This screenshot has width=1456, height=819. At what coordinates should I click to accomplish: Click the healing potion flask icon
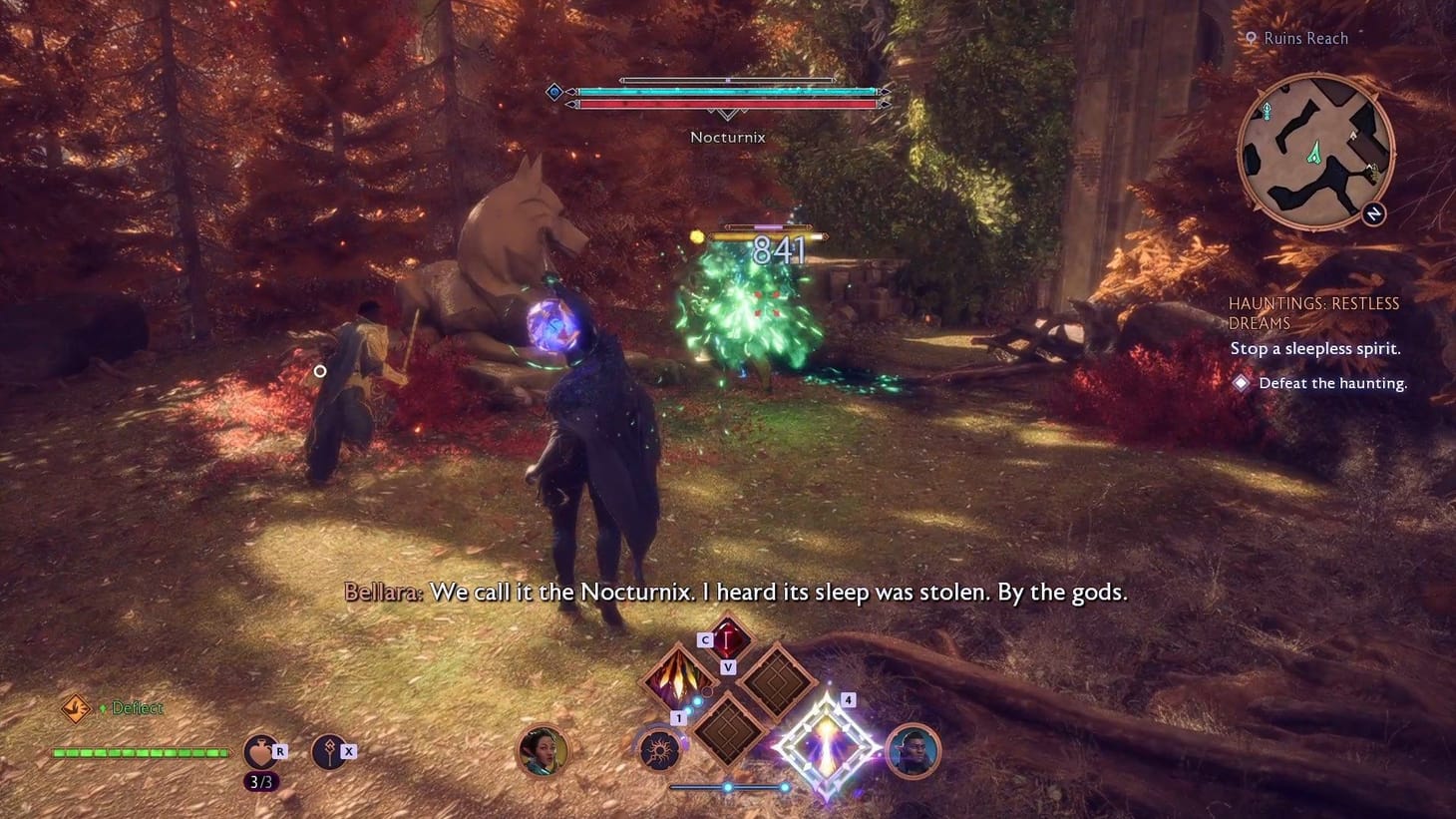pyautogui.click(x=261, y=750)
